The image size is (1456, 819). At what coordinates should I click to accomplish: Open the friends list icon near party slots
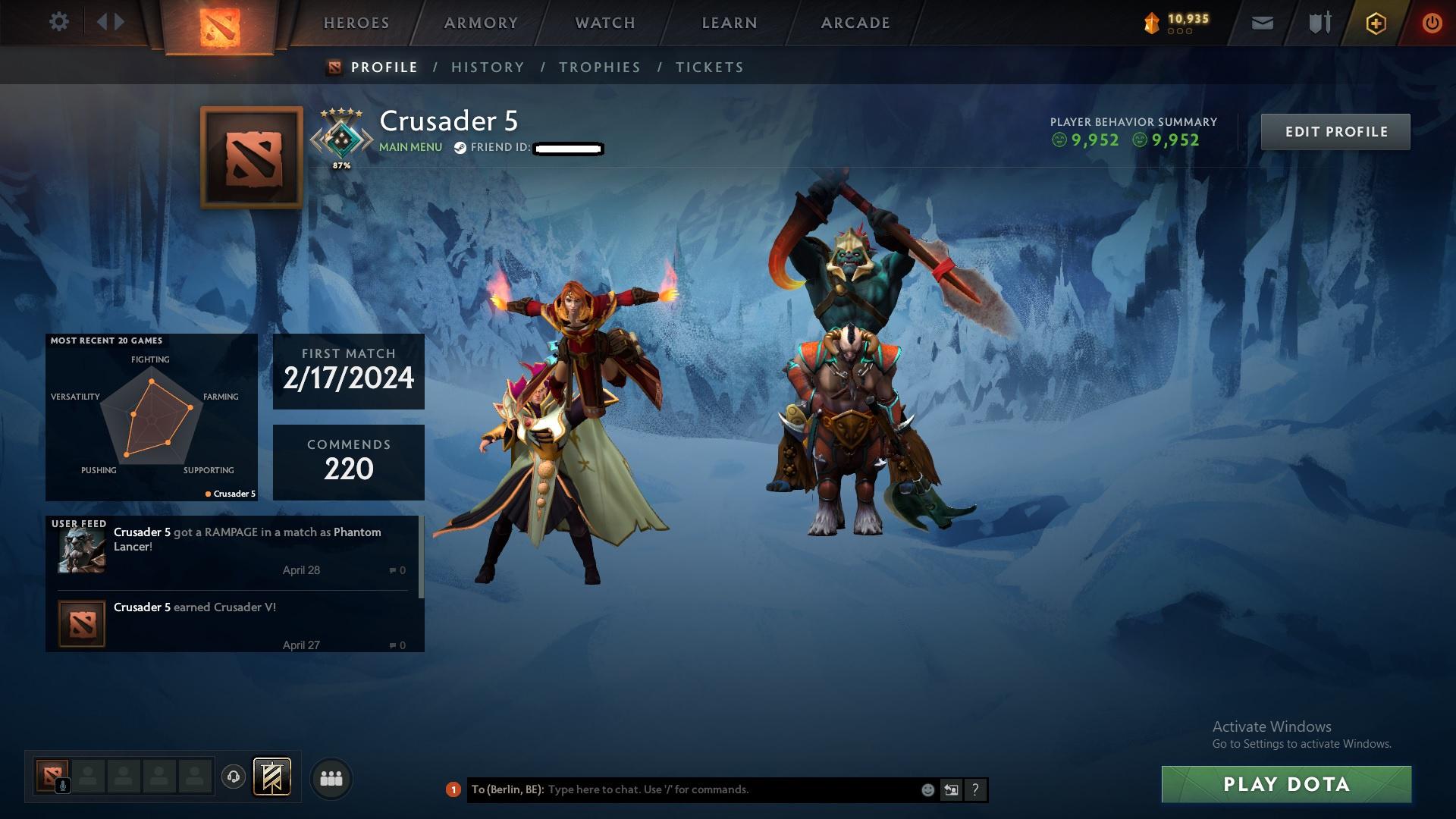coord(332,777)
